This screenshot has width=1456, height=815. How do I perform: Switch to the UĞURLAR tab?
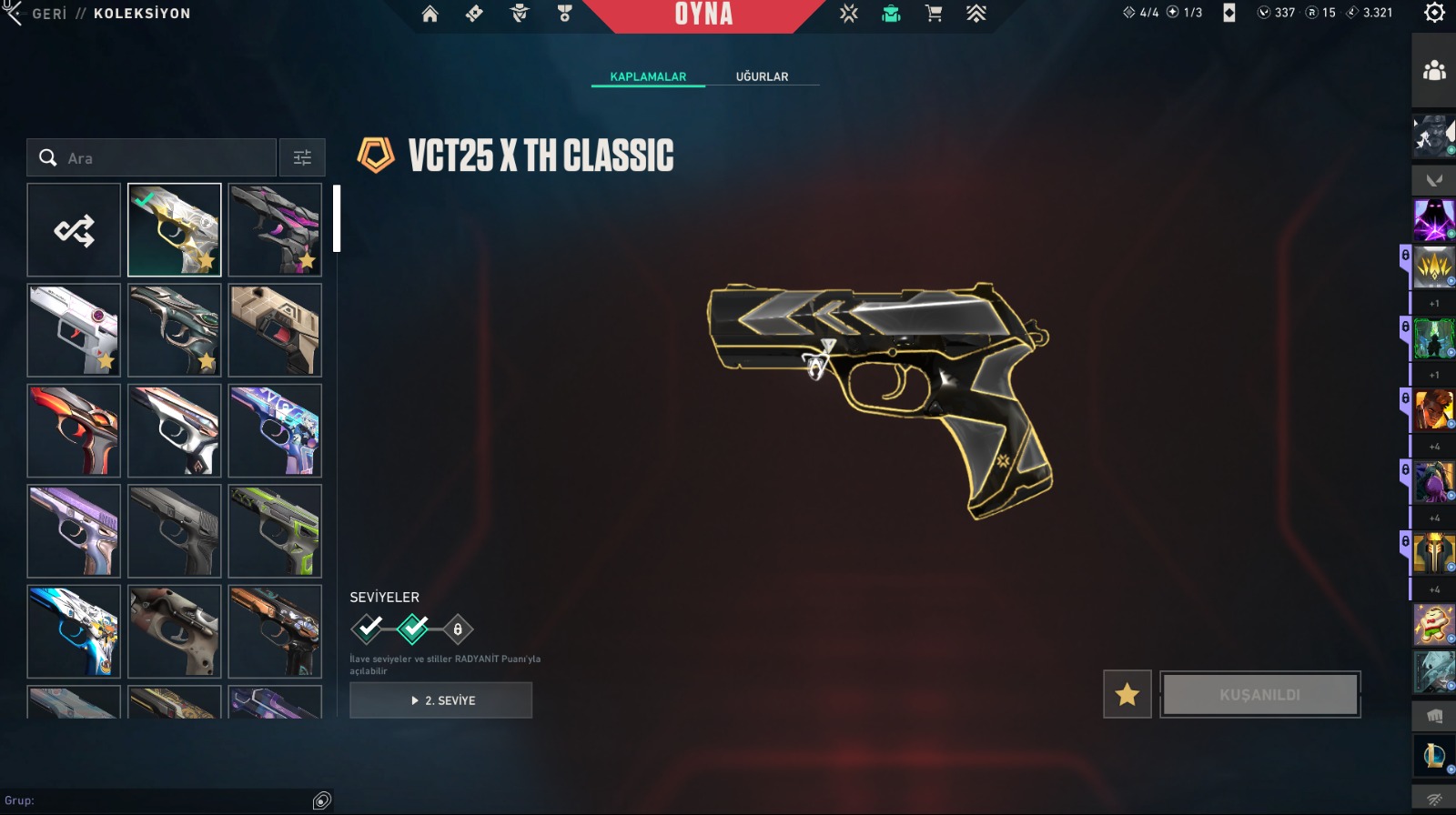(762, 76)
